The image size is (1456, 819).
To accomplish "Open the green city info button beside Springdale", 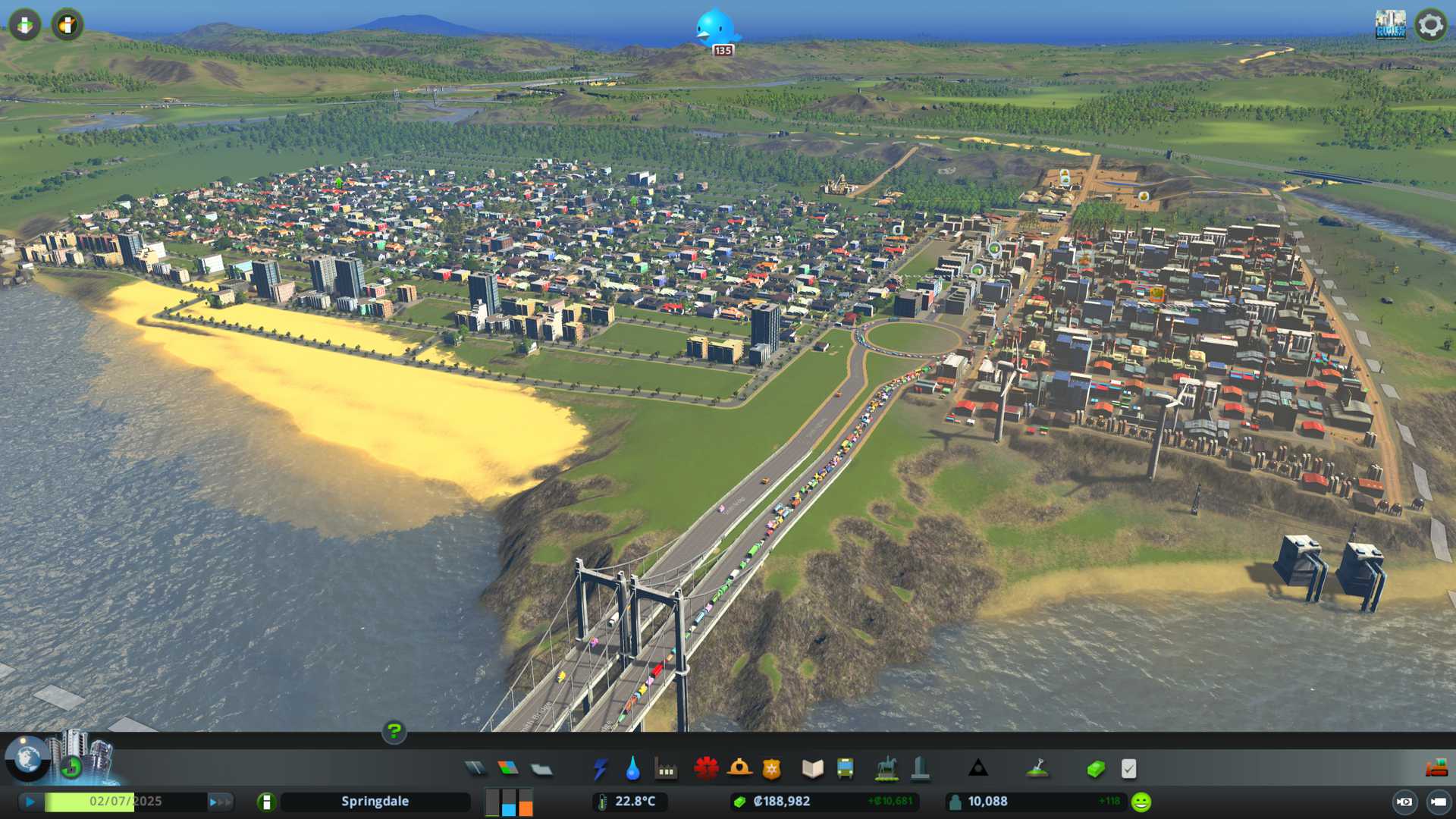I will [x=266, y=802].
